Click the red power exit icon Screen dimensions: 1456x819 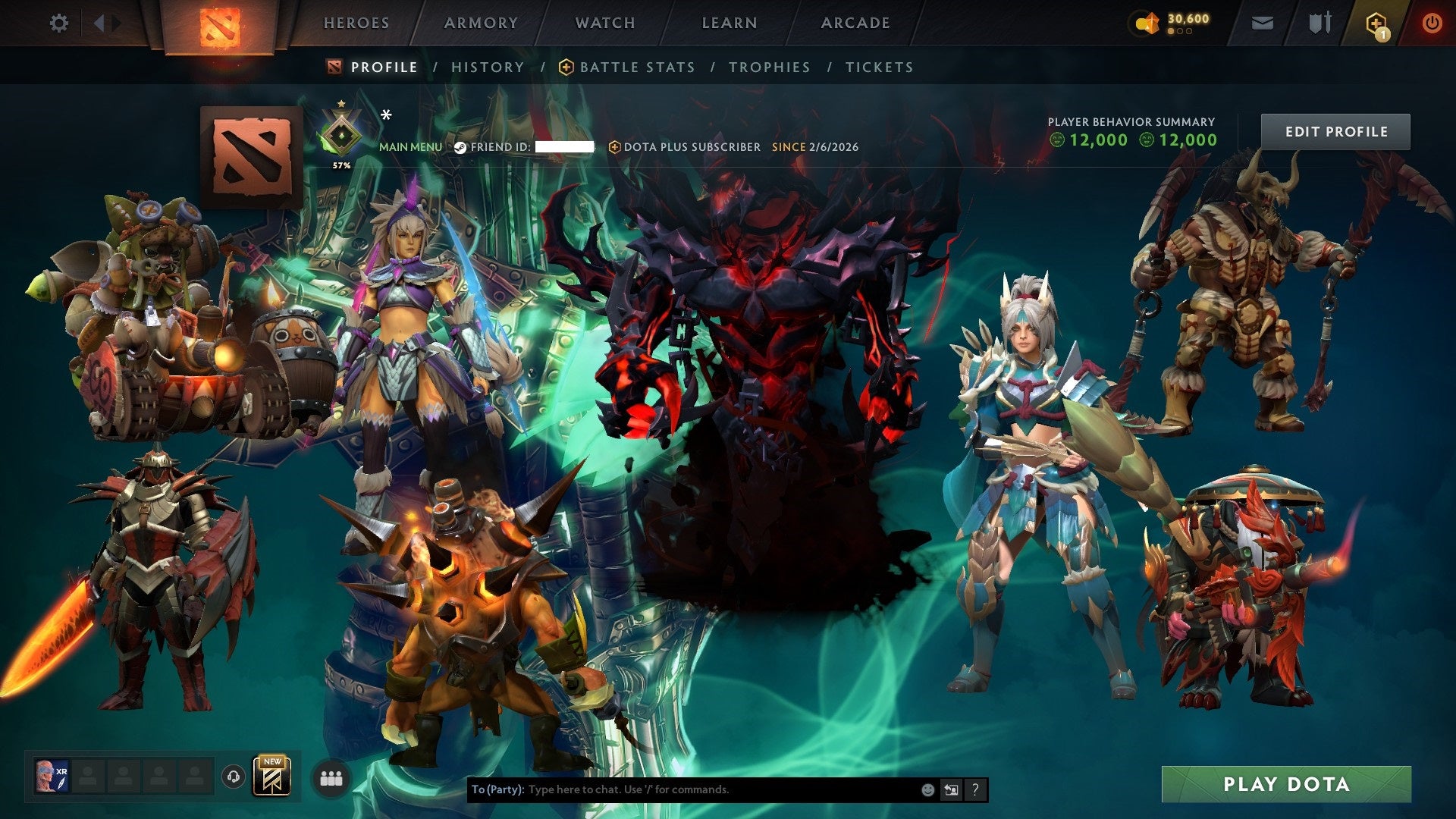[x=1433, y=23]
